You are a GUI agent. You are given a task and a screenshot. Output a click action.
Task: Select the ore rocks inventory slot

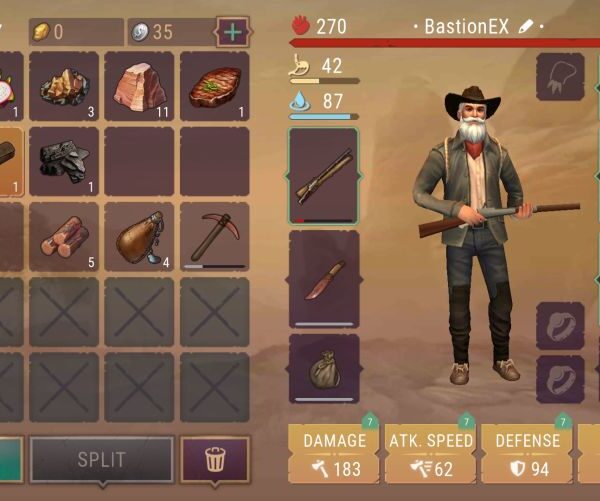63,87
